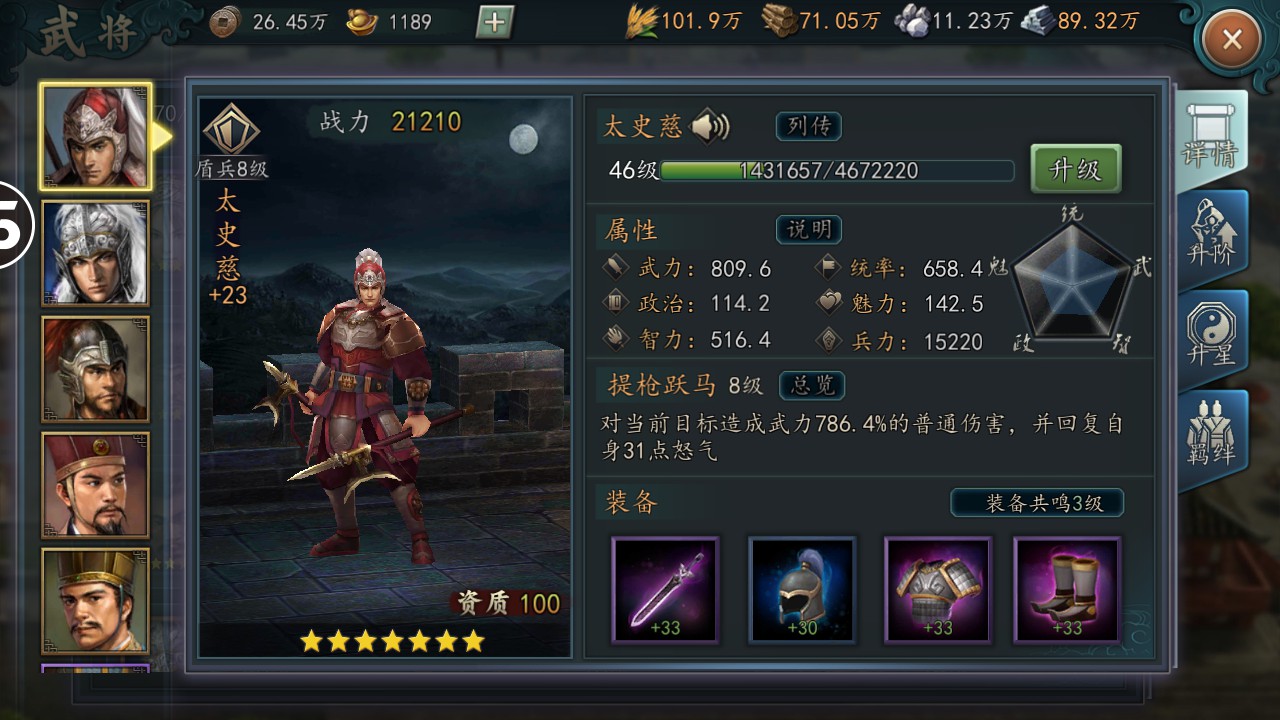Play Taishi Ci's voice with the speaker icon
The width and height of the screenshot is (1280, 720).
click(710, 126)
